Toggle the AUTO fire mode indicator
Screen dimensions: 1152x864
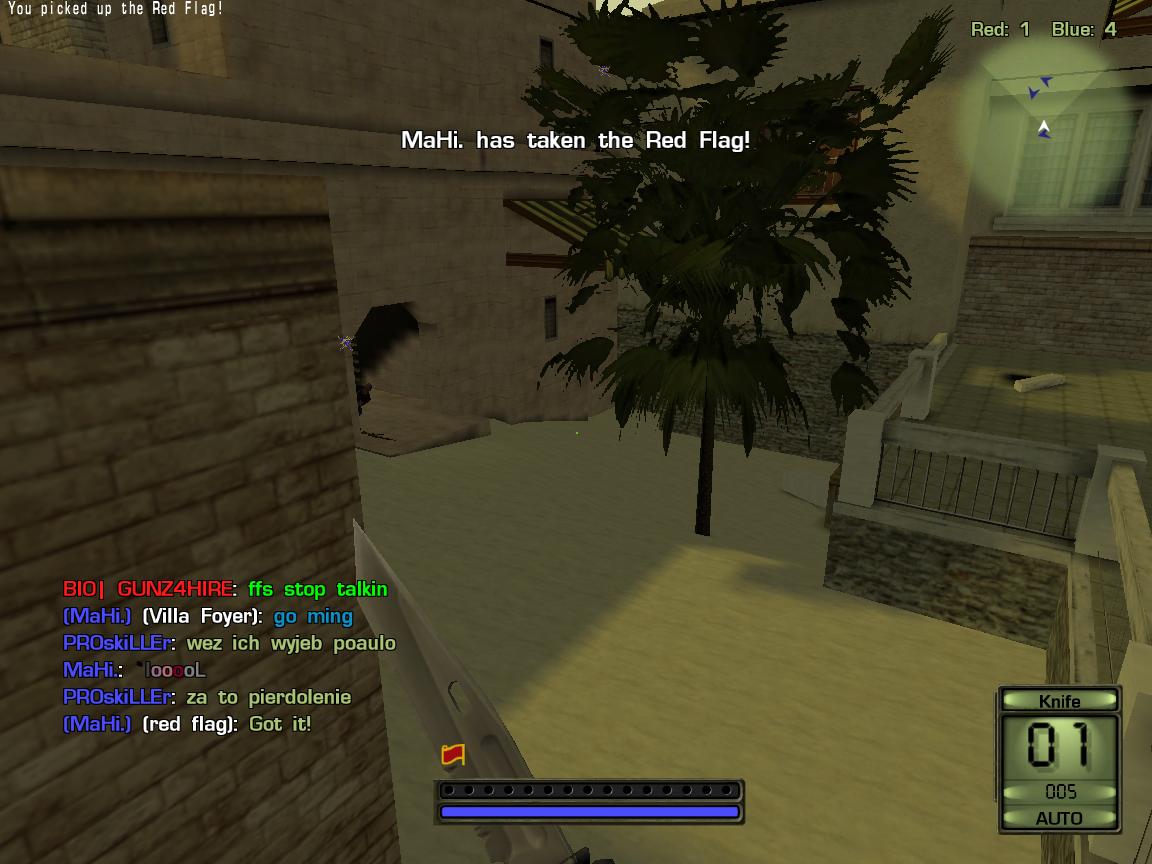pos(1059,818)
